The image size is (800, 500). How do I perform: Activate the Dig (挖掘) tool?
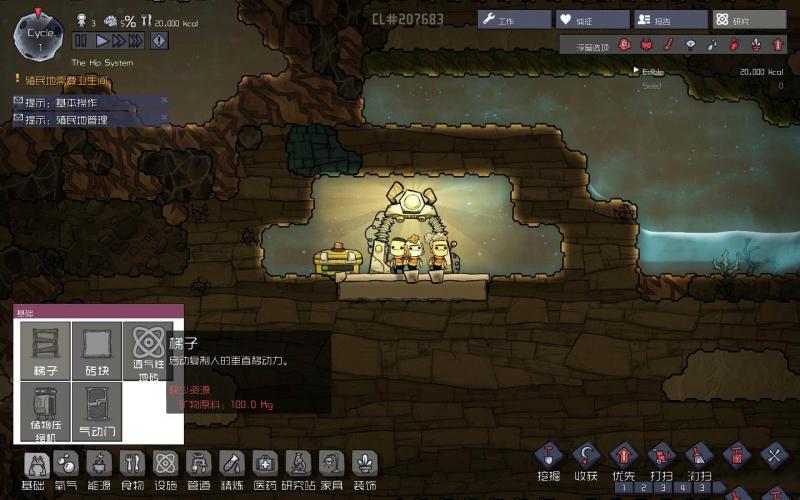coord(548,459)
